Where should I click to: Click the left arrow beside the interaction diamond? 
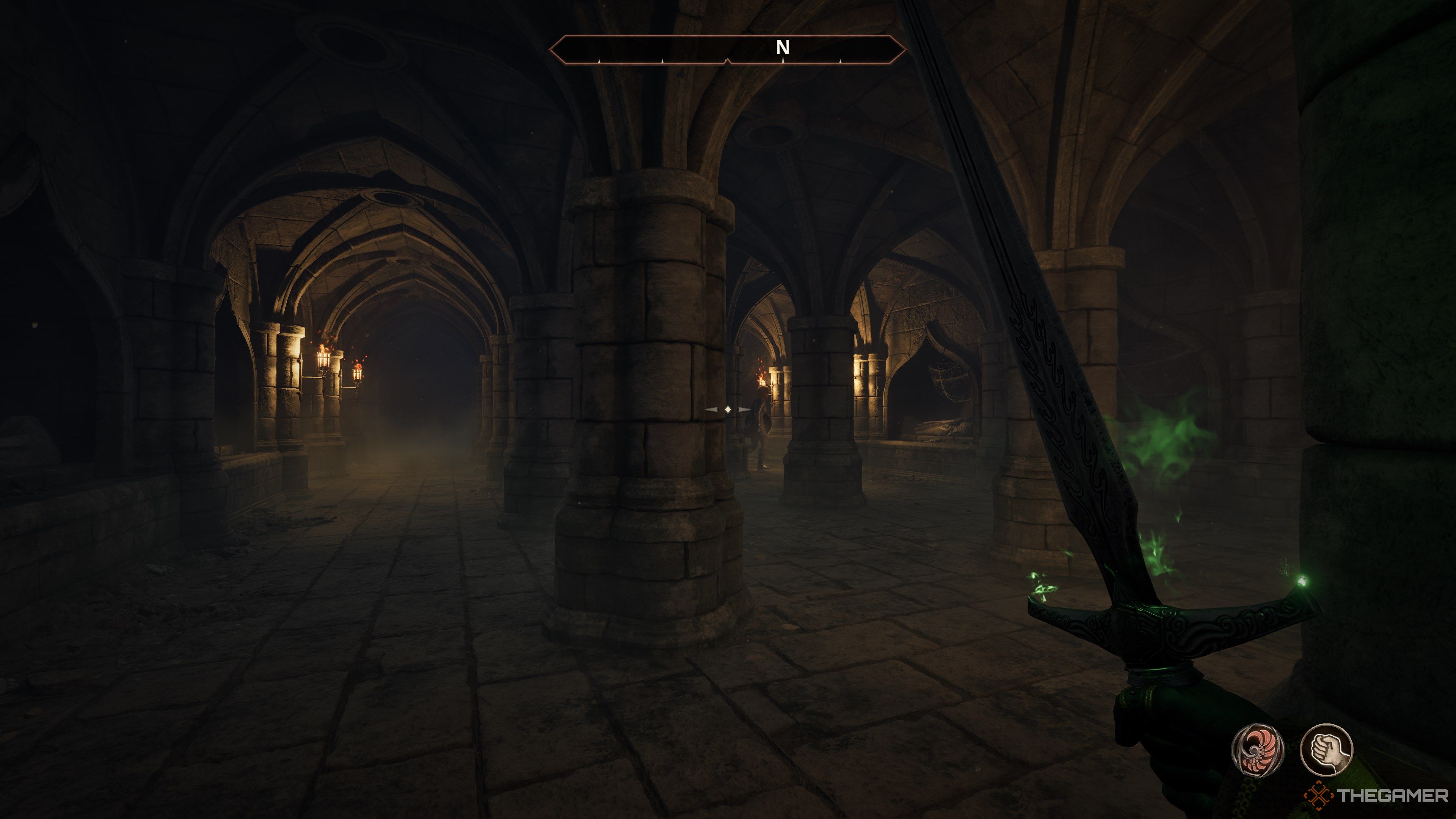711,410
